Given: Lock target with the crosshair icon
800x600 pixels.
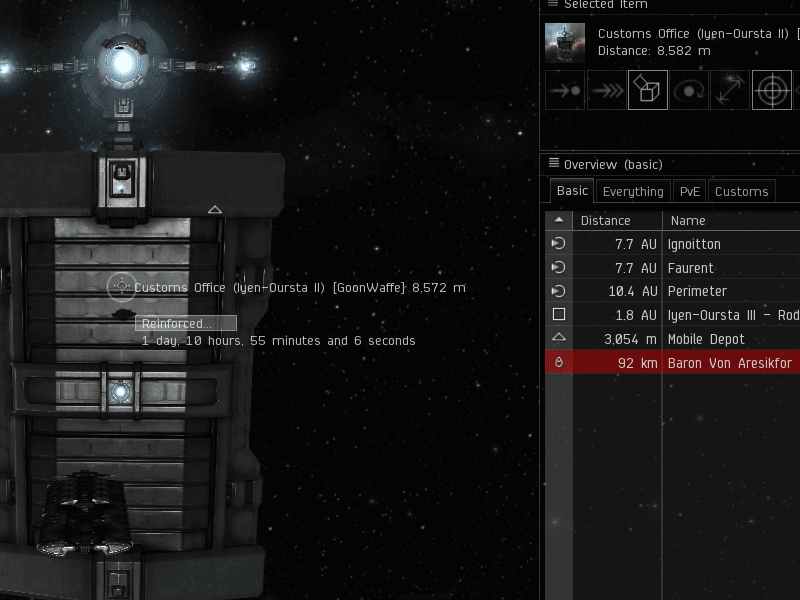Looking at the screenshot, I should (771, 90).
